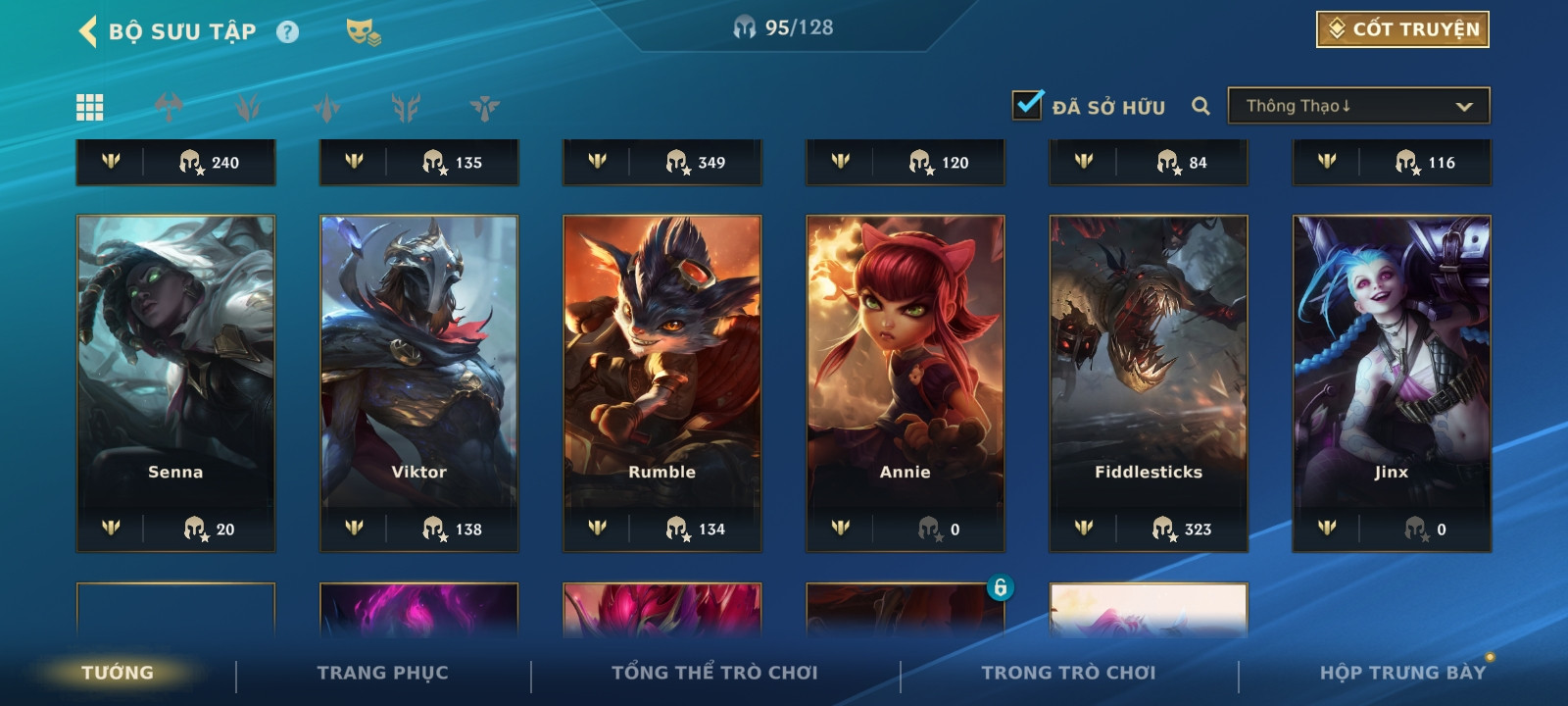The image size is (1568, 706).
Task: Select the Senna champion card
Action: coord(175,382)
